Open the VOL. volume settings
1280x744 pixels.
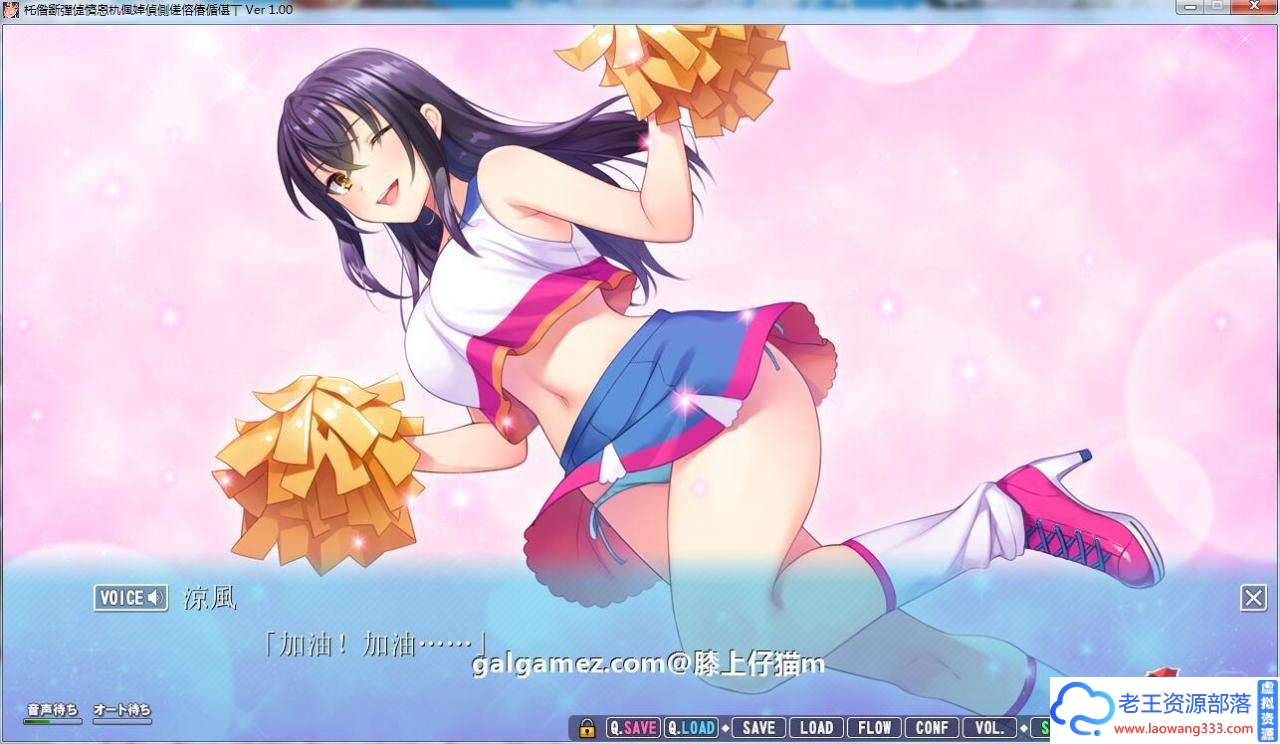pos(989,727)
